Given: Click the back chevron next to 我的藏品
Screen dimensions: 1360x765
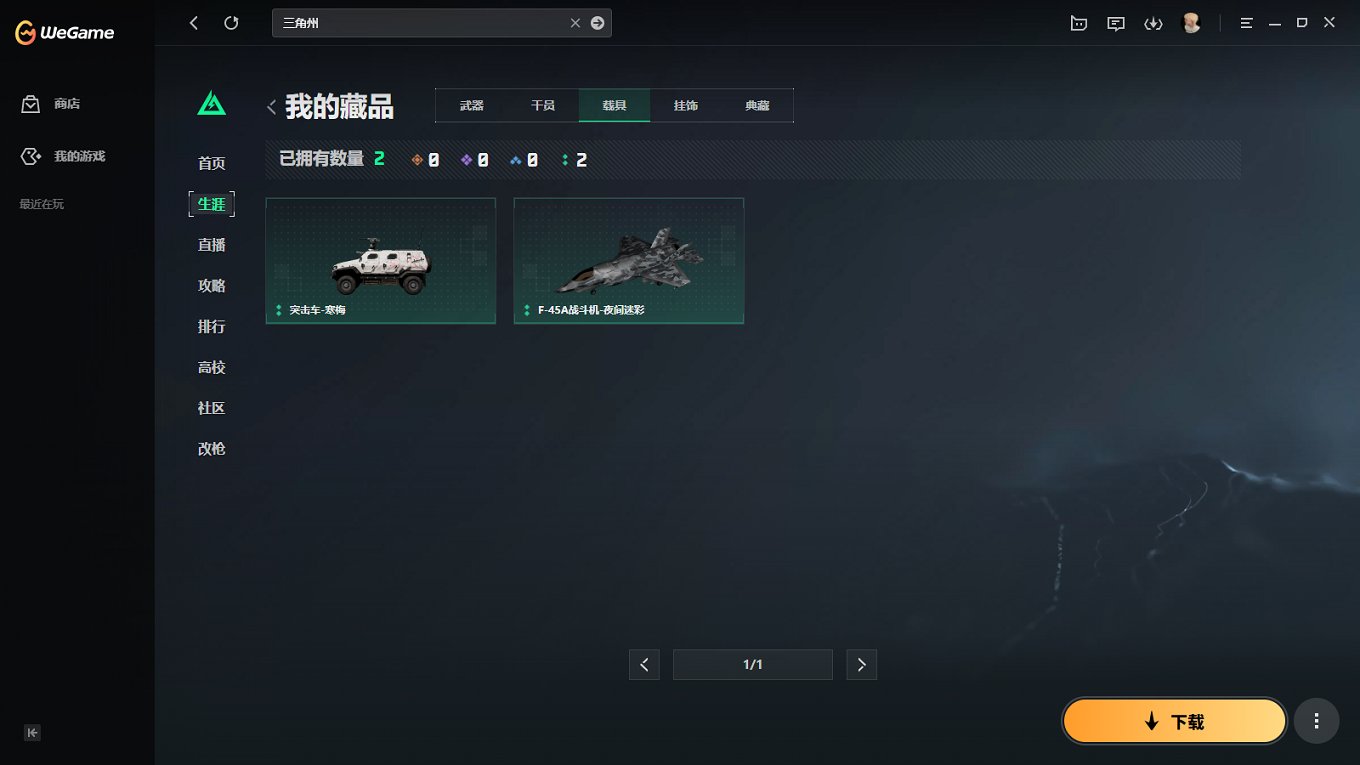Looking at the screenshot, I should [x=271, y=106].
